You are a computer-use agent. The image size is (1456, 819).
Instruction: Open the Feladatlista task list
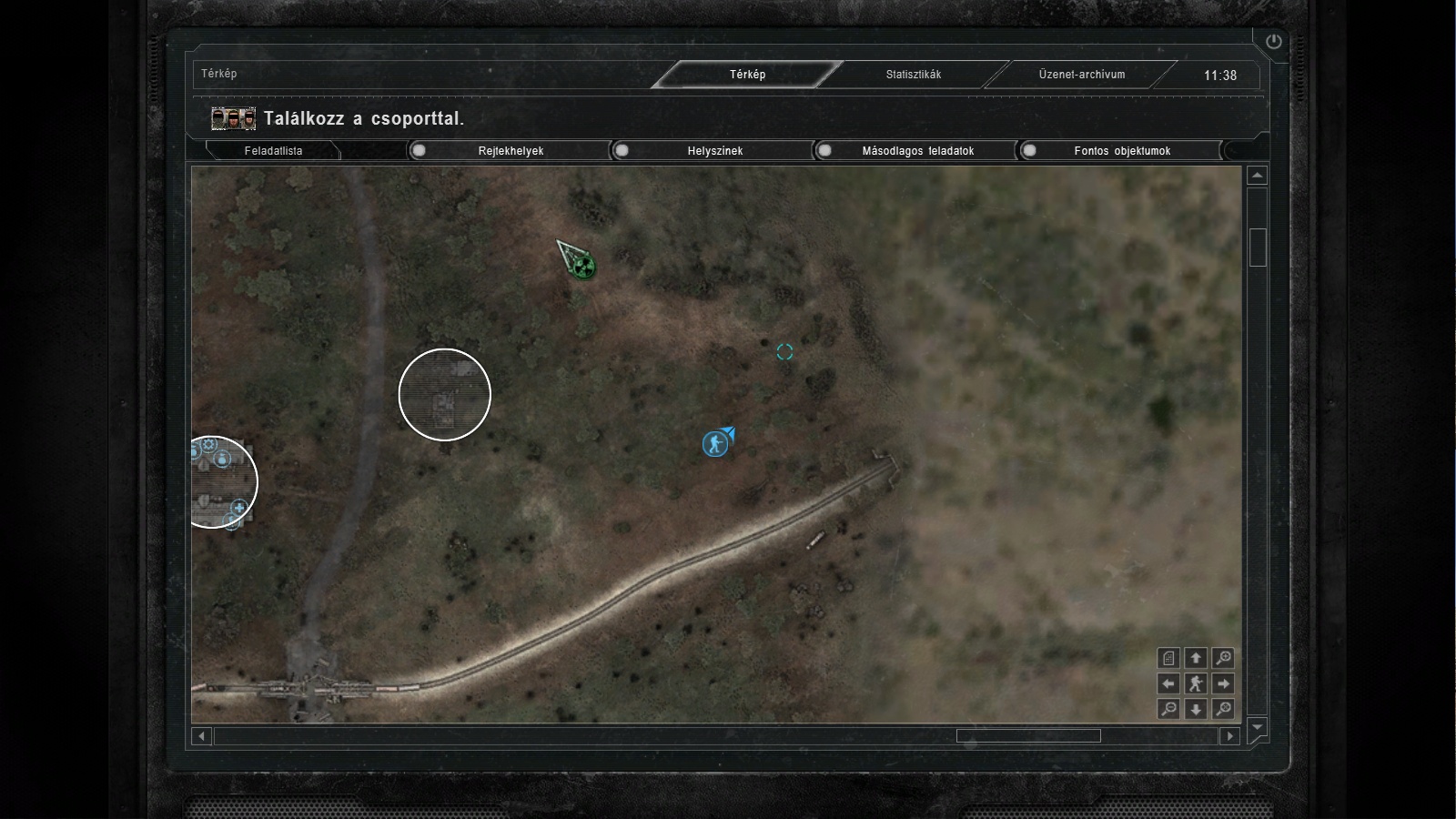pos(273,151)
